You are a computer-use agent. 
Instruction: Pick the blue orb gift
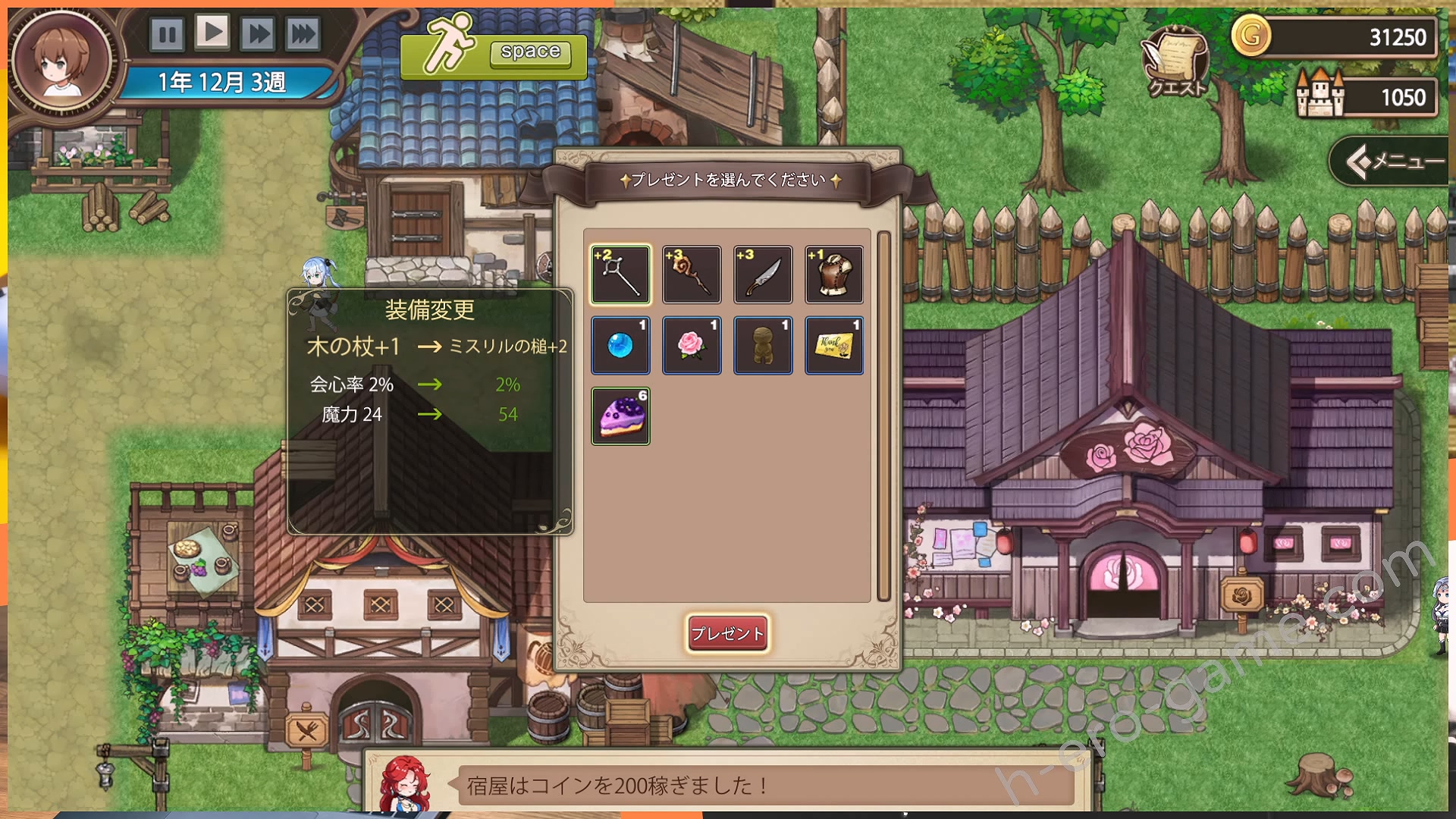pyautogui.click(x=620, y=345)
